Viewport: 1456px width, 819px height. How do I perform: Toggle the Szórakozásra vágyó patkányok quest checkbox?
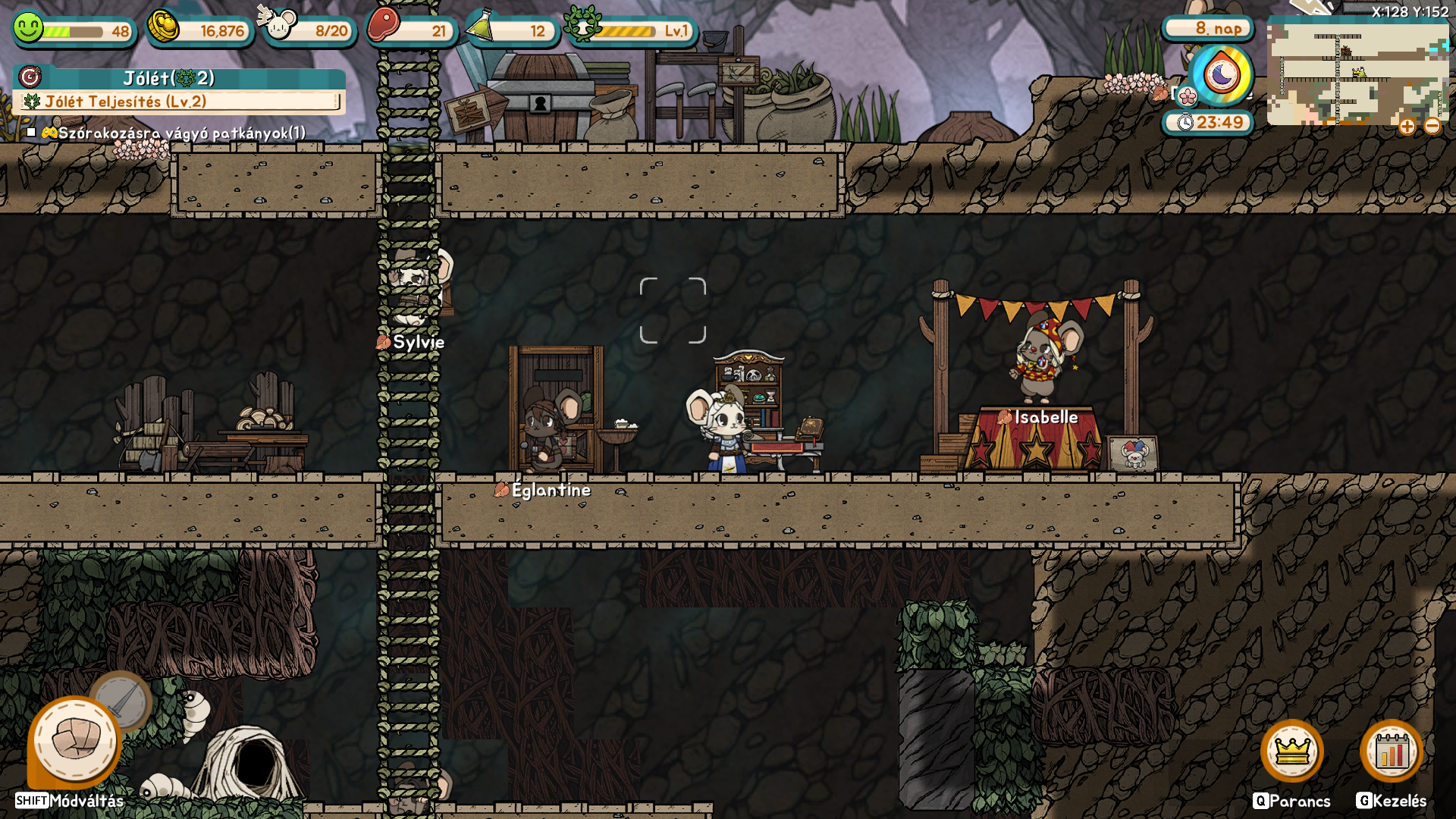point(31,133)
